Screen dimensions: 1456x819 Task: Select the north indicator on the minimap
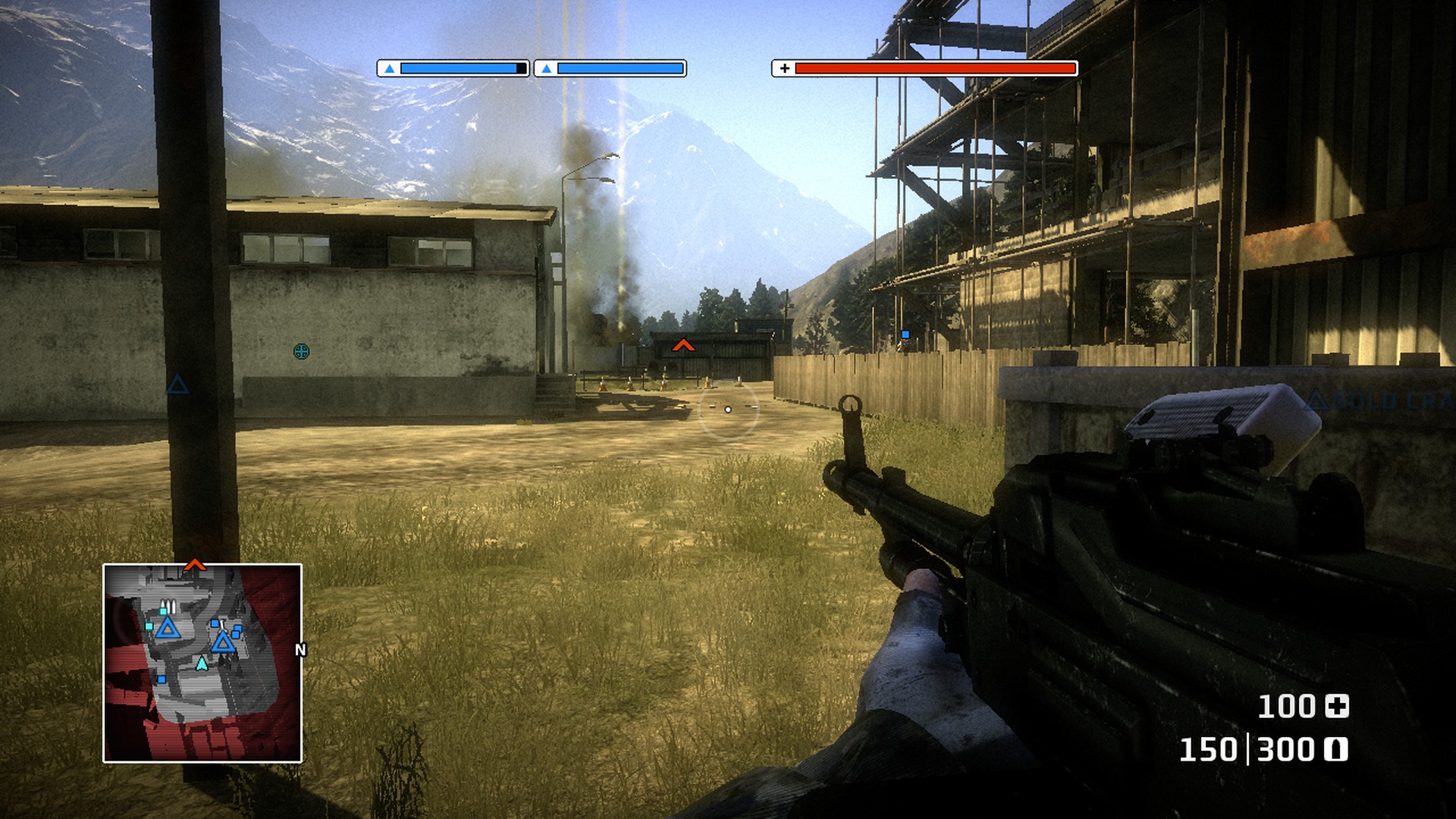300,650
